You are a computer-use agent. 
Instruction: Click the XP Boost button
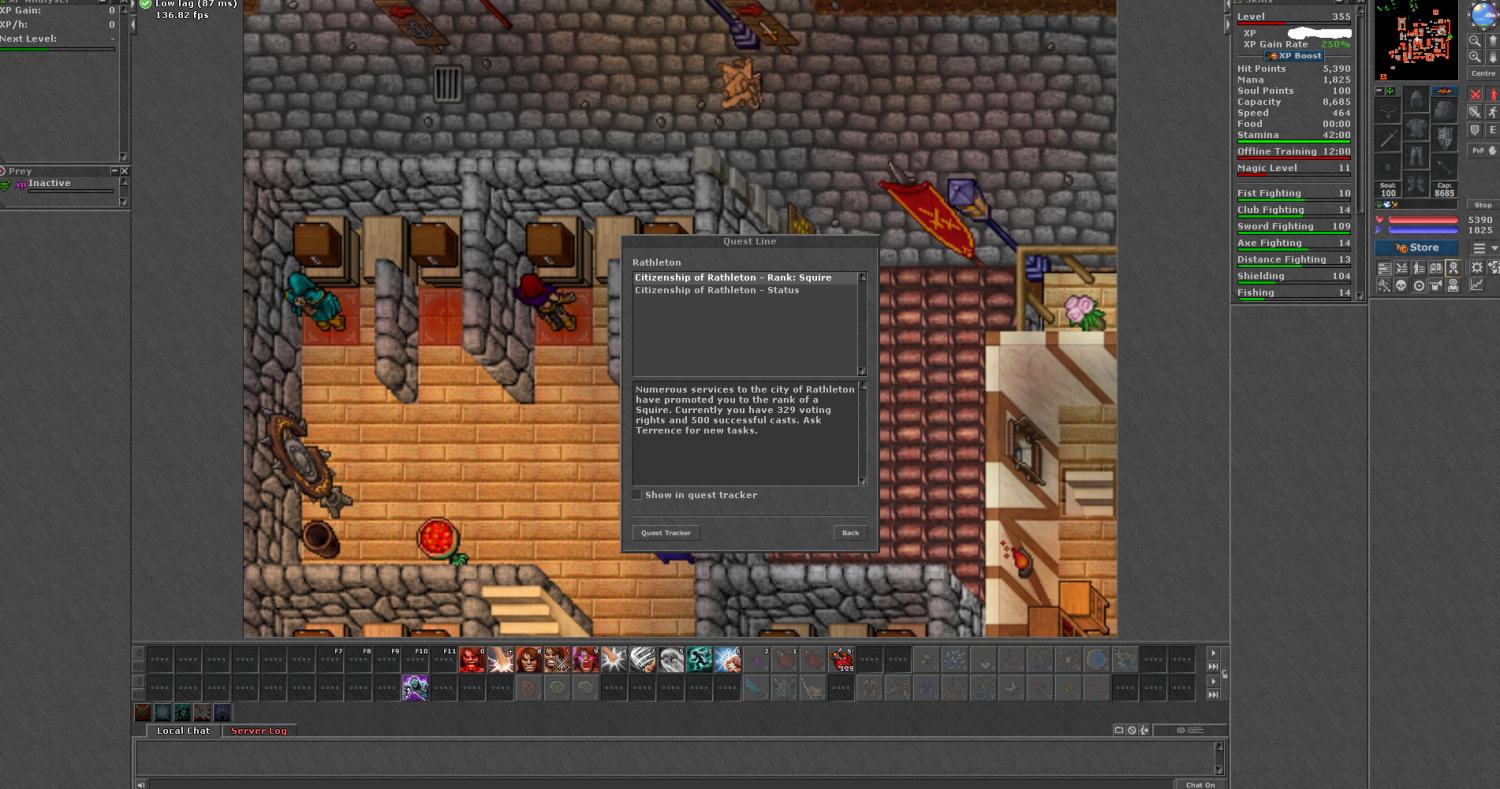tap(1295, 56)
